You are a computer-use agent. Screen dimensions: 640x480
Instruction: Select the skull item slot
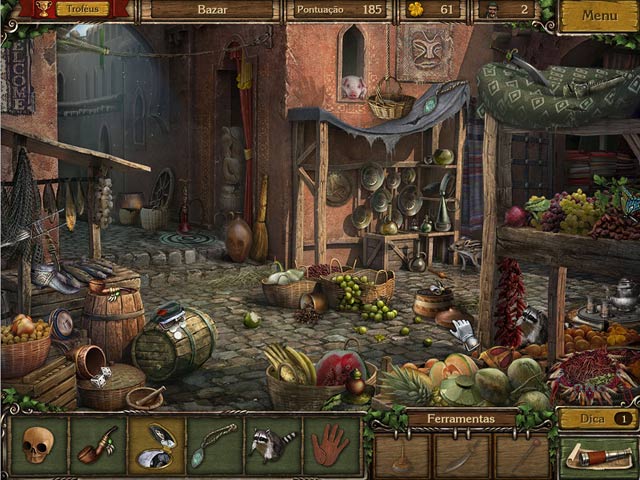pos(38,445)
